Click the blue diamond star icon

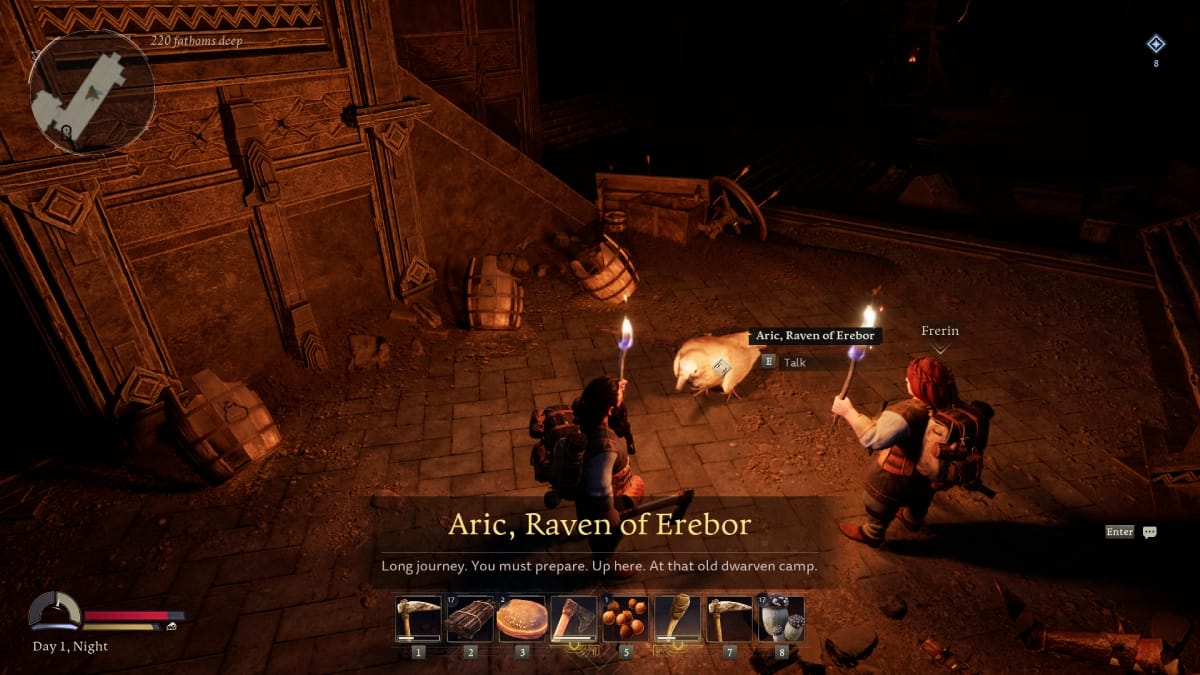(1156, 43)
